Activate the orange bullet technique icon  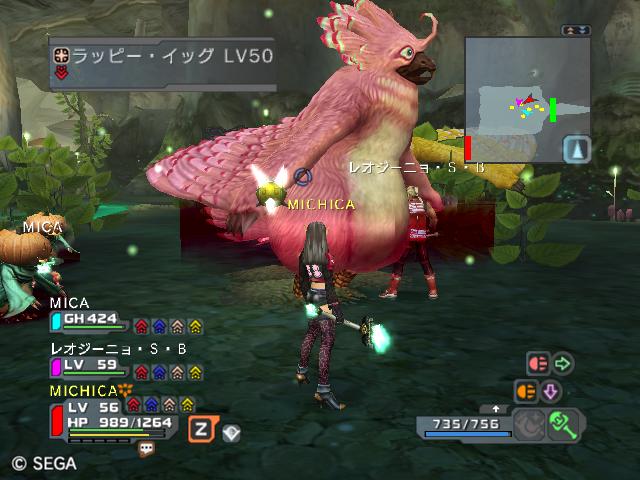pyautogui.click(x=526, y=391)
